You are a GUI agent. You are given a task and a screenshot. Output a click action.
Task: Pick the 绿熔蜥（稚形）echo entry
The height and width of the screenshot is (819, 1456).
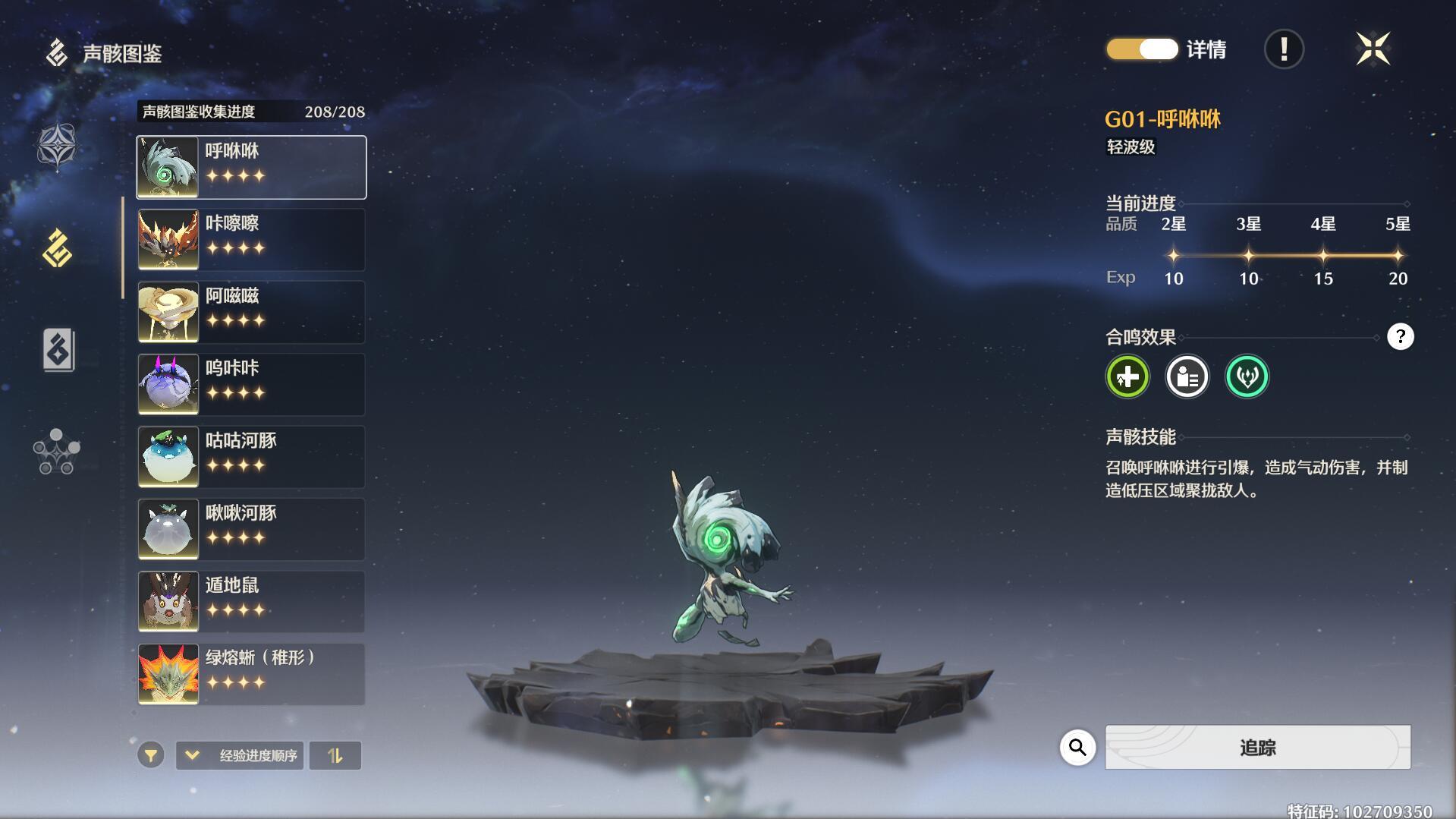tap(251, 674)
